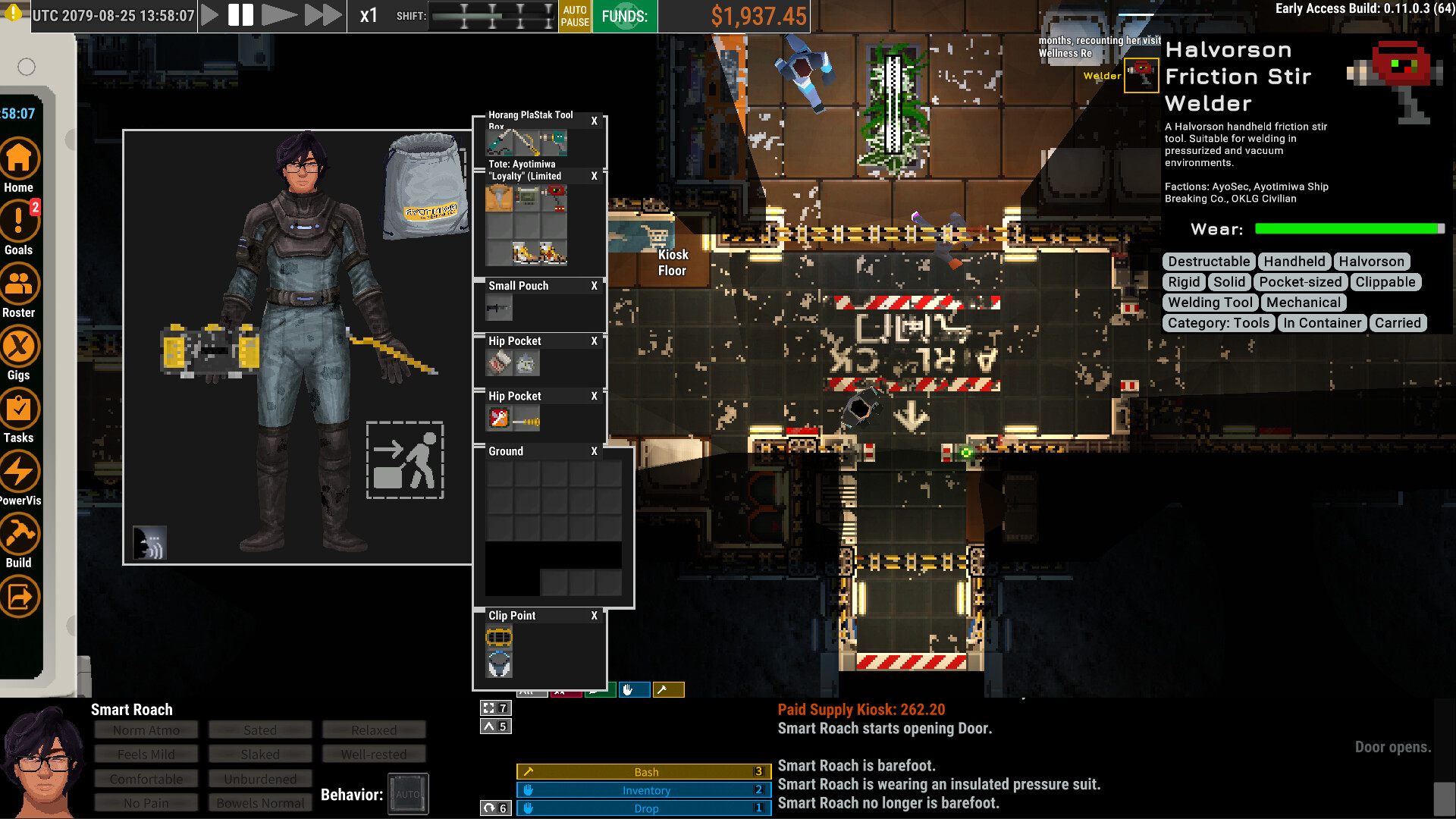Choose Bash from the context menu
This screenshot has width=1456, height=819.
644,771
